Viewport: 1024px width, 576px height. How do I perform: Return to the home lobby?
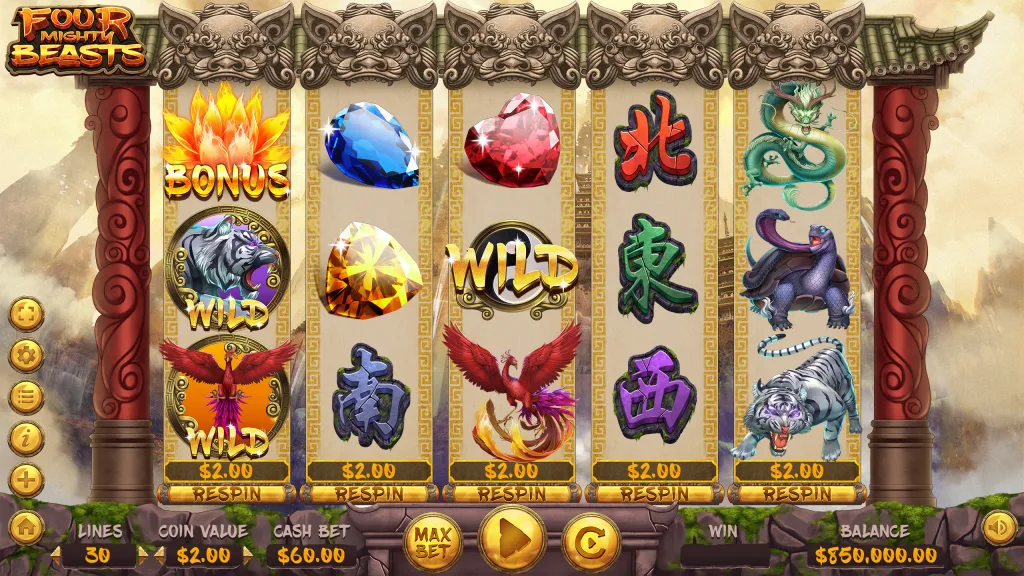26,527
